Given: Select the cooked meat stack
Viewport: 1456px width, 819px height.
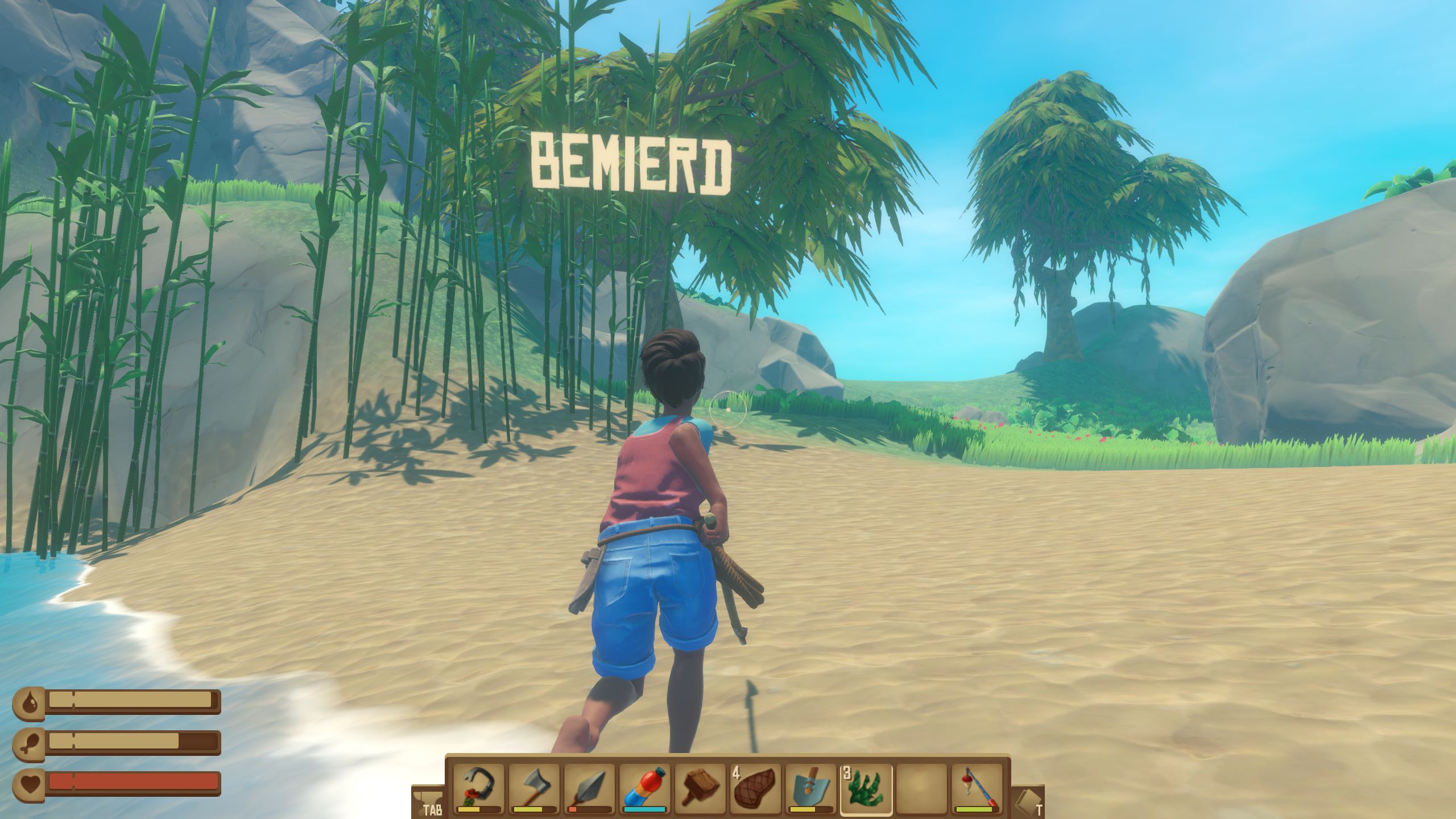Looking at the screenshot, I should tap(755, 788).
